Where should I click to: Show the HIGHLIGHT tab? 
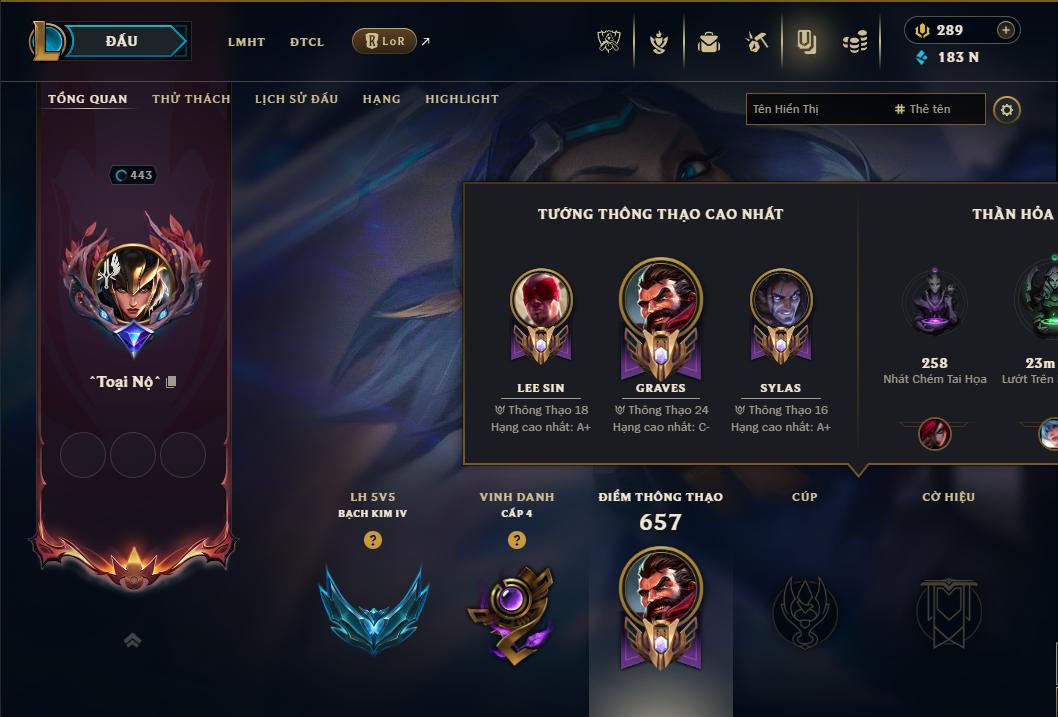(x=461, y=99)
